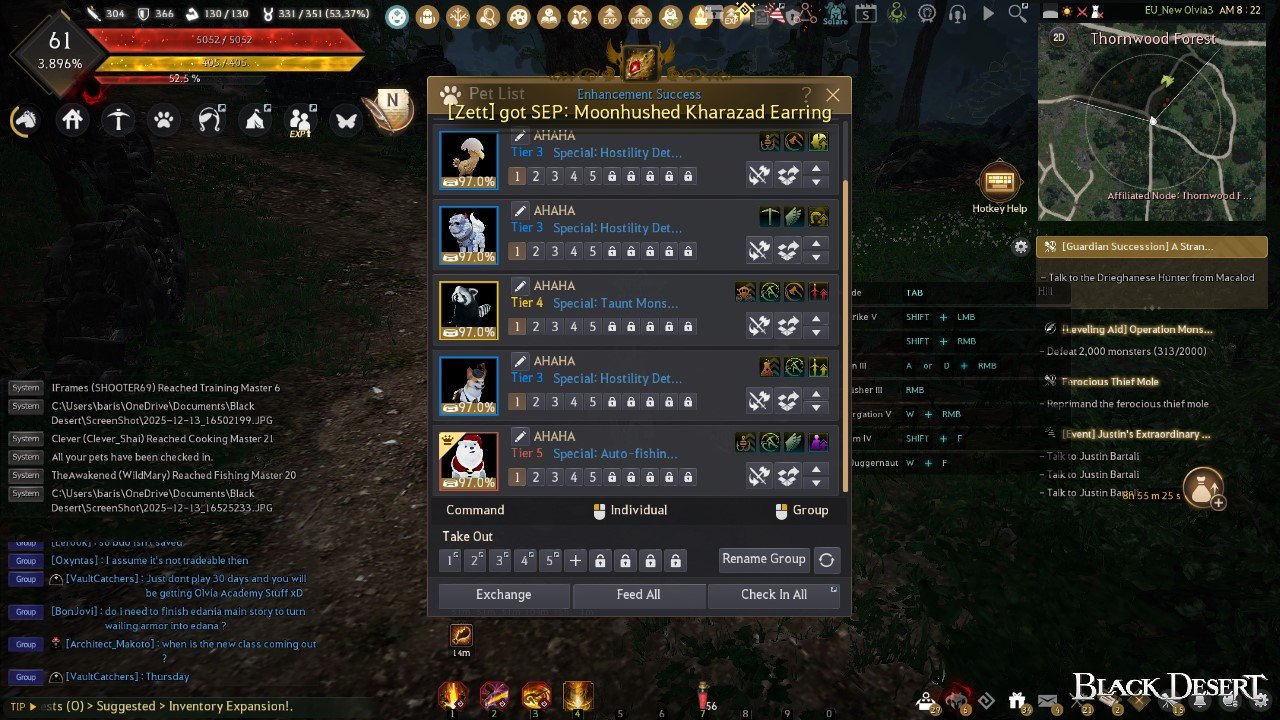
Task: Open the Guardian Succession quest tracker entry
Action: coord(1152,246)
